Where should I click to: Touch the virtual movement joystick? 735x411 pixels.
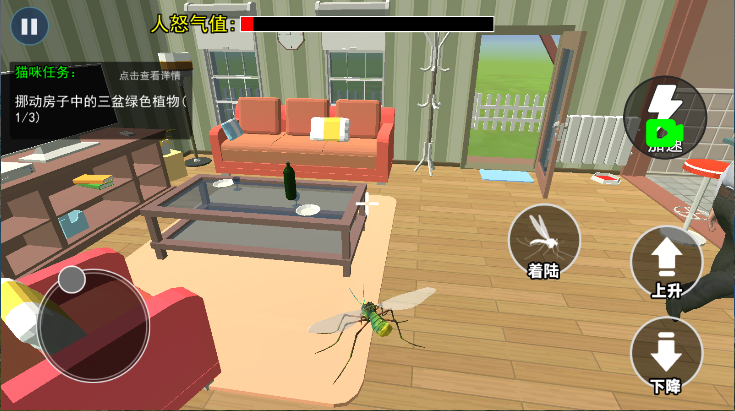click(72, 280)
